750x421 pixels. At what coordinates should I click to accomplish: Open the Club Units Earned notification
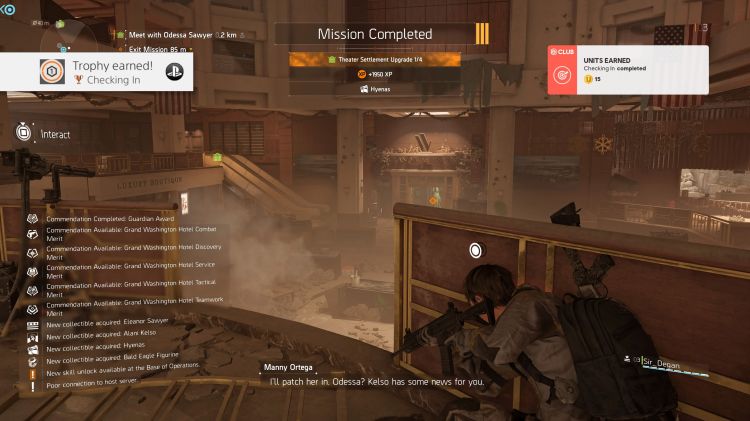pos(627,70)
